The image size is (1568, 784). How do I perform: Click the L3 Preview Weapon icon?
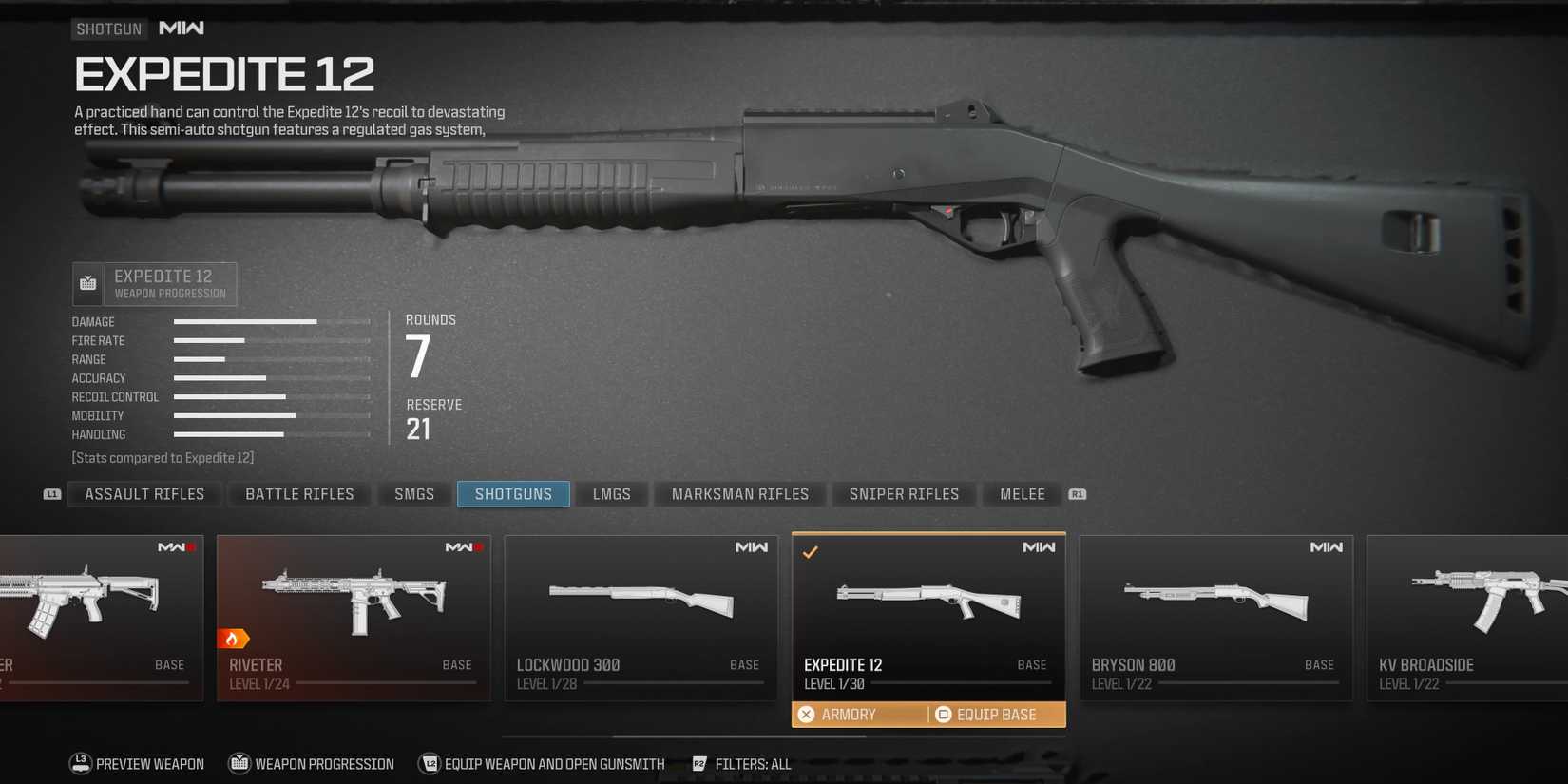click(x=79, y=763)
